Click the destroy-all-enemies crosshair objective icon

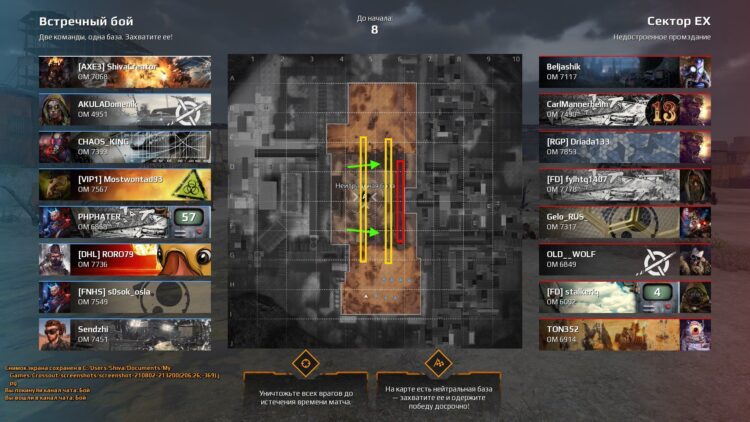point(305,361)
